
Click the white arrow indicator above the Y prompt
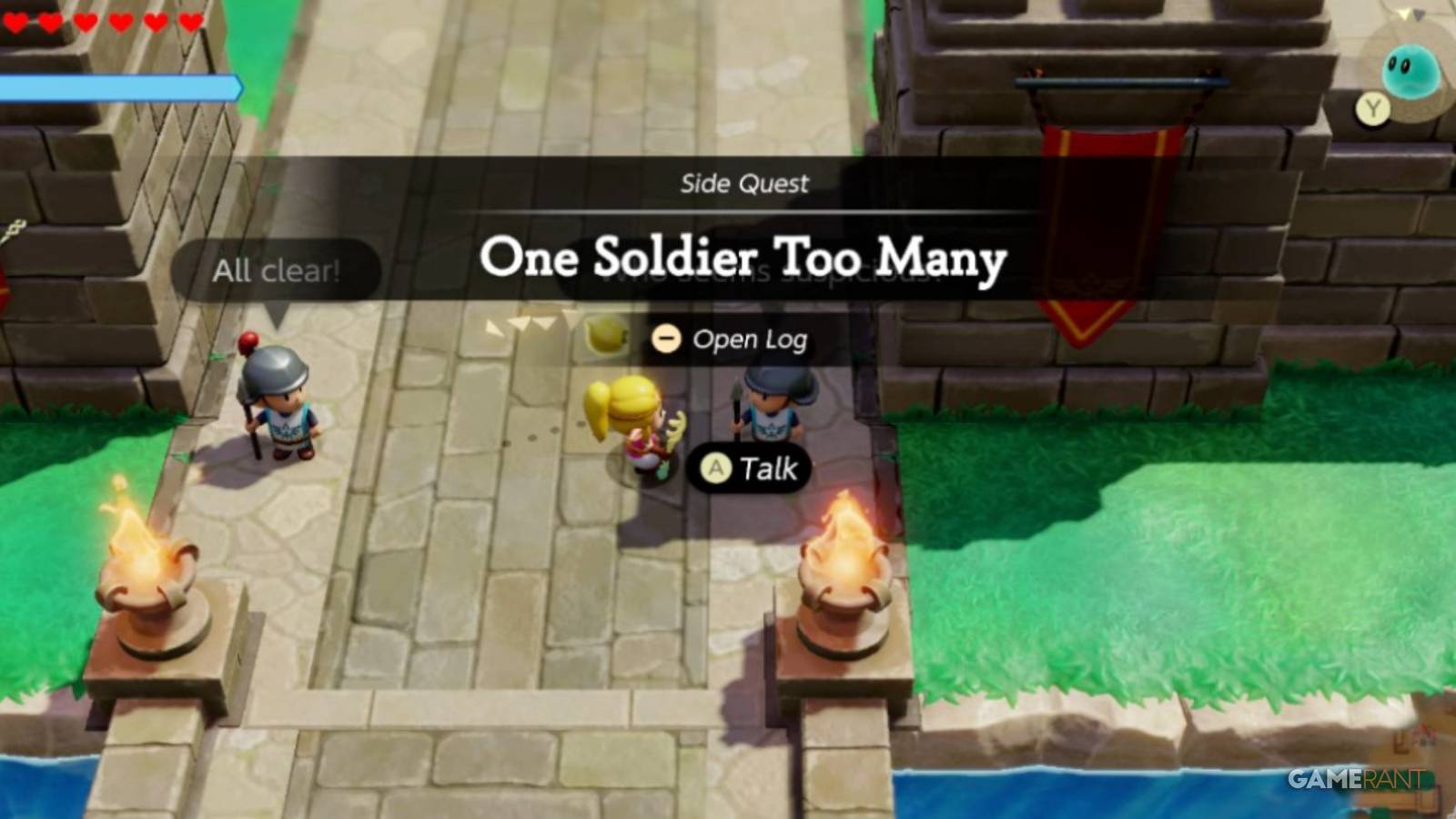pos(1403,14)
